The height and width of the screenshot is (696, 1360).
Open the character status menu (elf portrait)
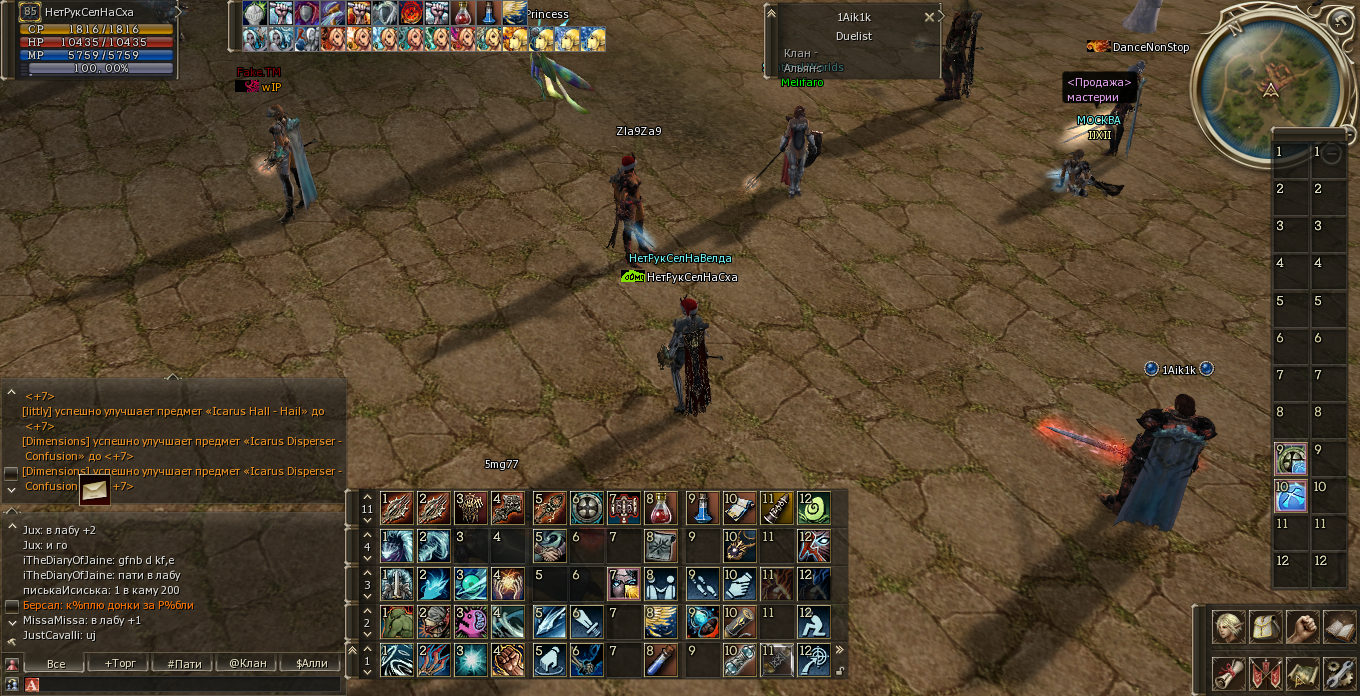click(x=1228, y=627)
